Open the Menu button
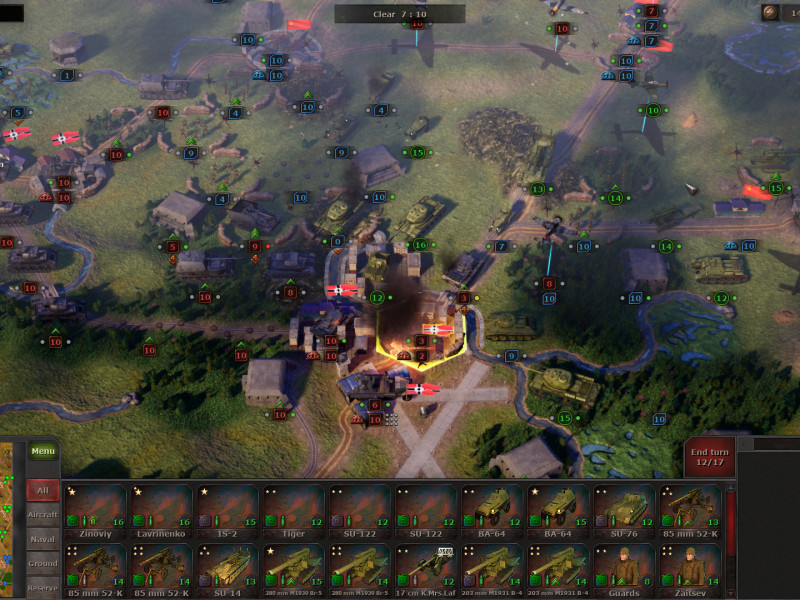The width and height of the screenshot is (800, 600). tap(43, 451)
